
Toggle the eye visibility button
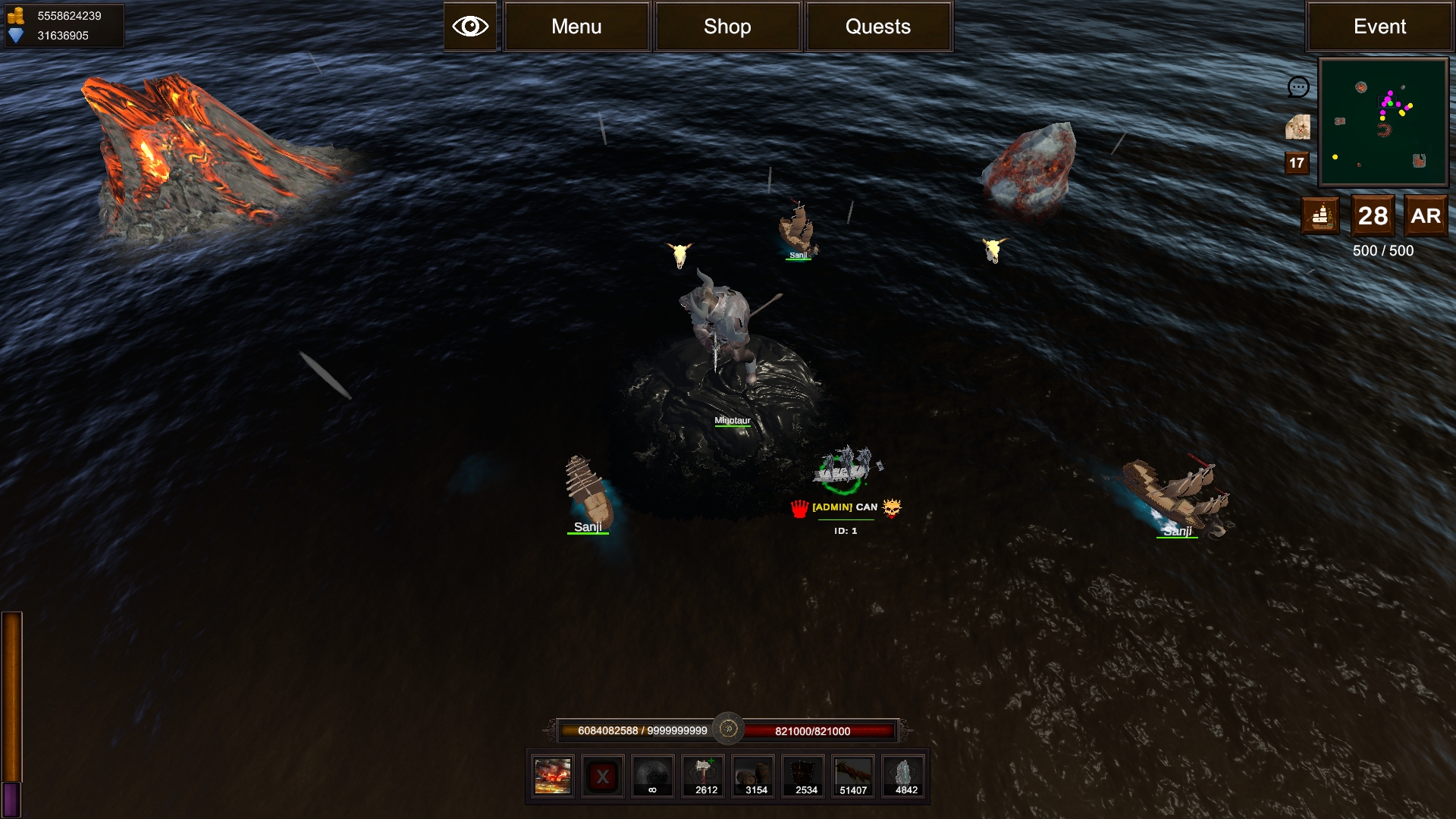click(x=470, y=27)
